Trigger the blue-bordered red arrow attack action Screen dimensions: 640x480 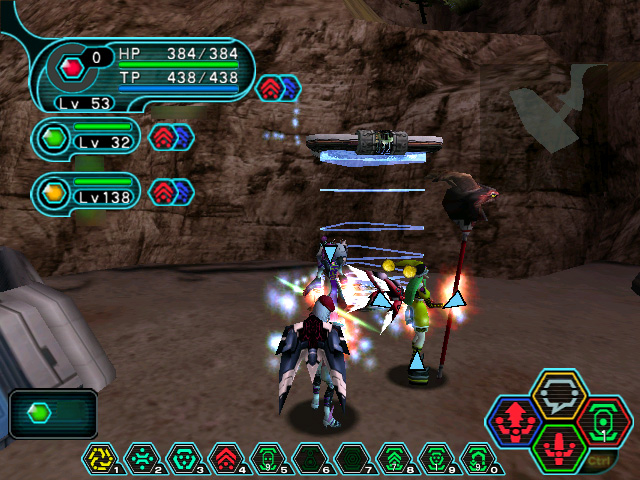tap(512, 420)
